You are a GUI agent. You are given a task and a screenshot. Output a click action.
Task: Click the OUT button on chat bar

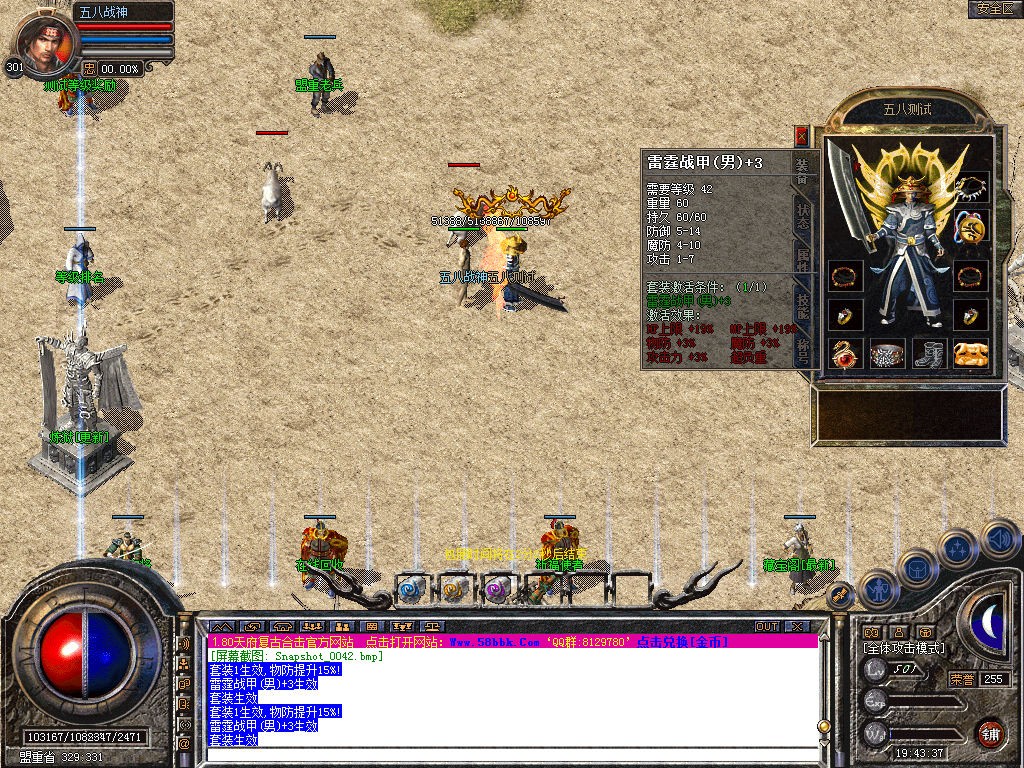767,627
